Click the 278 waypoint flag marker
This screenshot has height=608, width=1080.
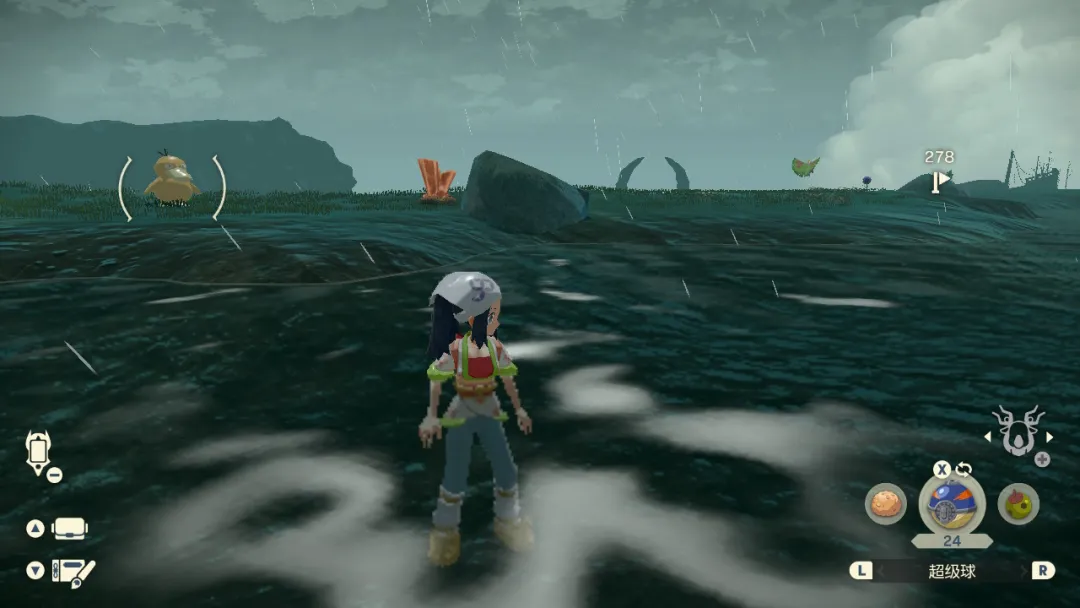(939, 181)
